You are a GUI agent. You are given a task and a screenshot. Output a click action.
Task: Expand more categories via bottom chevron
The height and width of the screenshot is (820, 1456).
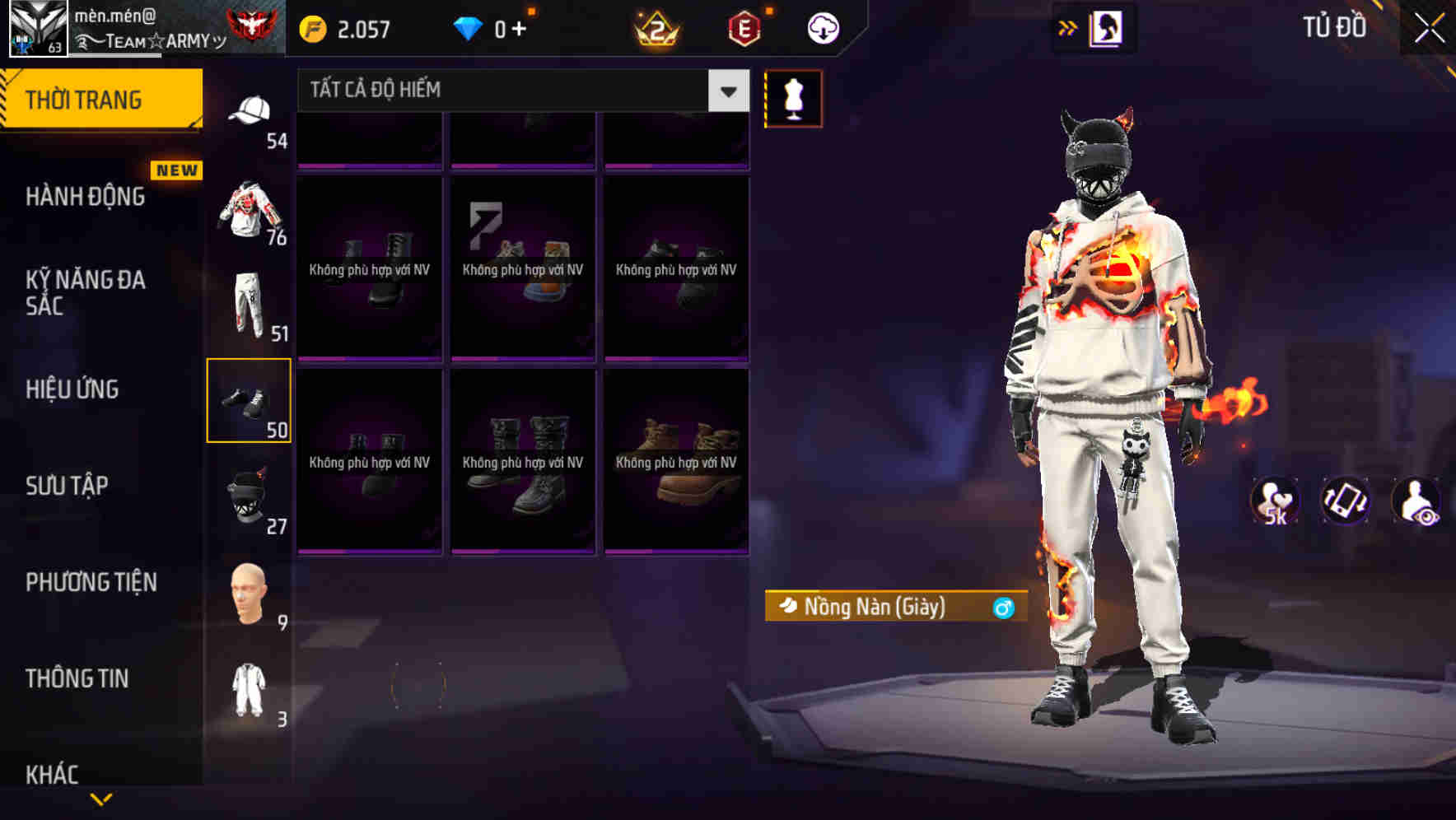(101, 798)
